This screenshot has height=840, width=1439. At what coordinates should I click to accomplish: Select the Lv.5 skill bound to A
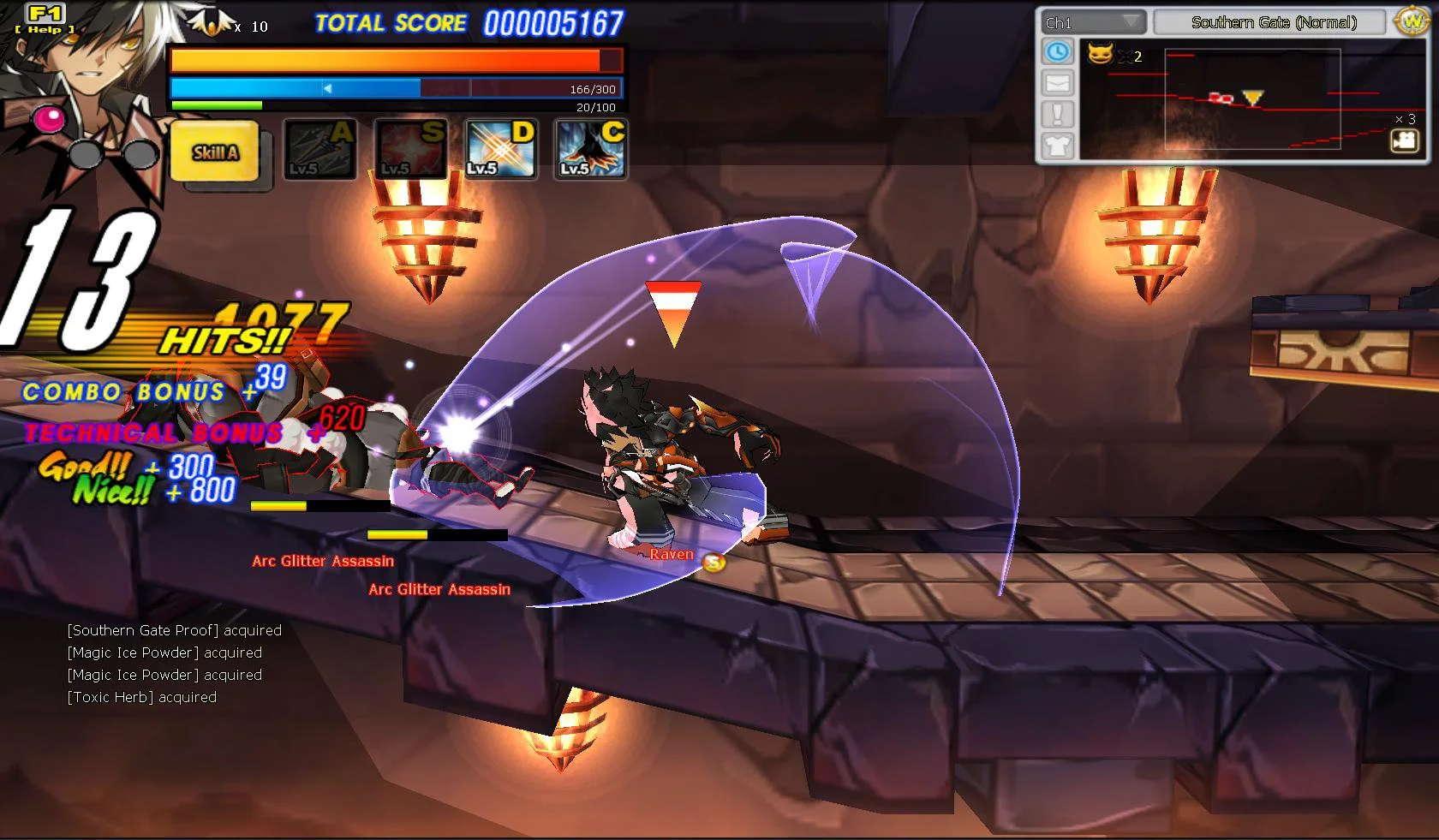pos(319,149)
